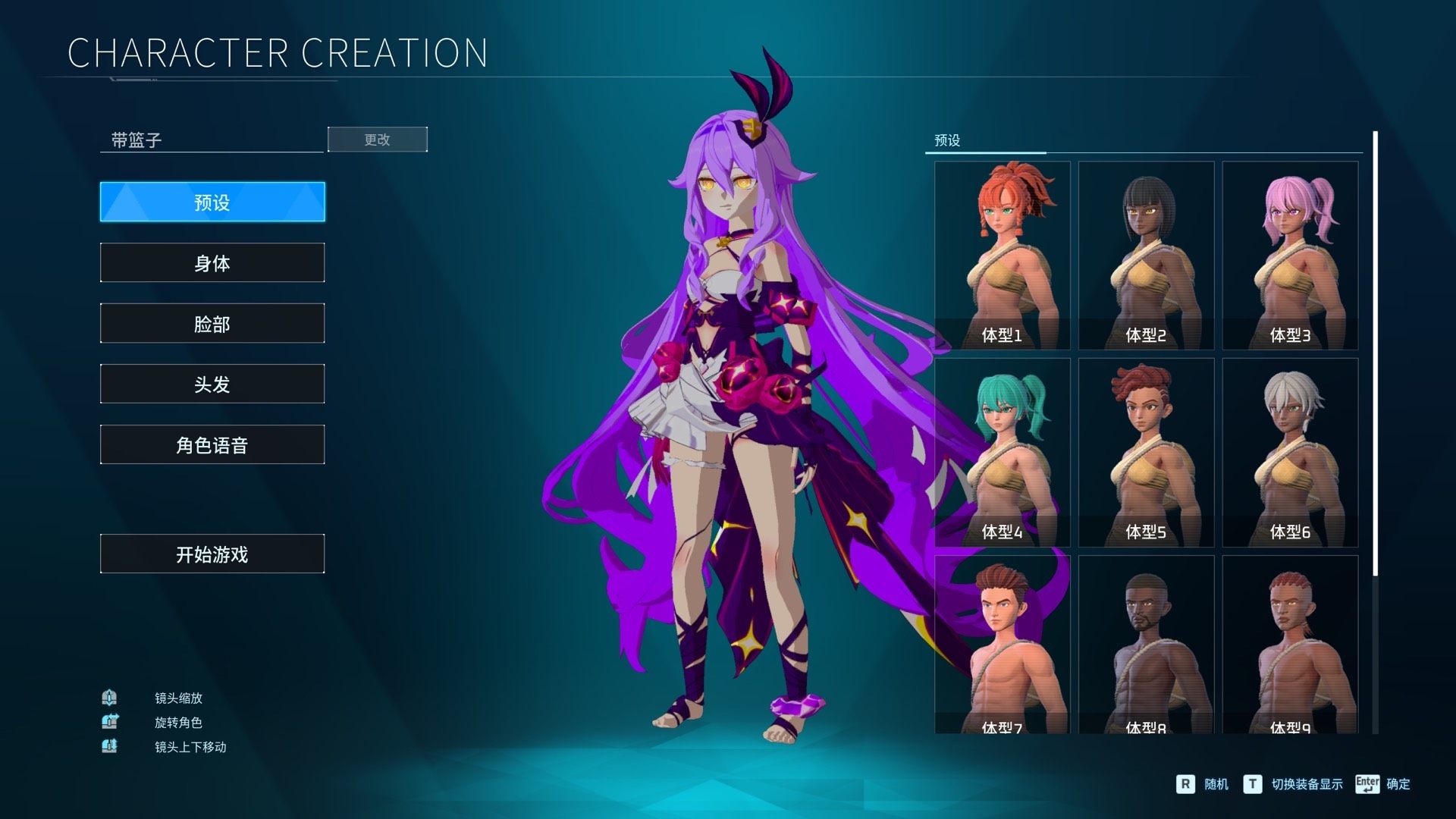This screenshot has height=819, width=1456.
Task: Click 开始游戏 to start the game
Action: point(212,554)
